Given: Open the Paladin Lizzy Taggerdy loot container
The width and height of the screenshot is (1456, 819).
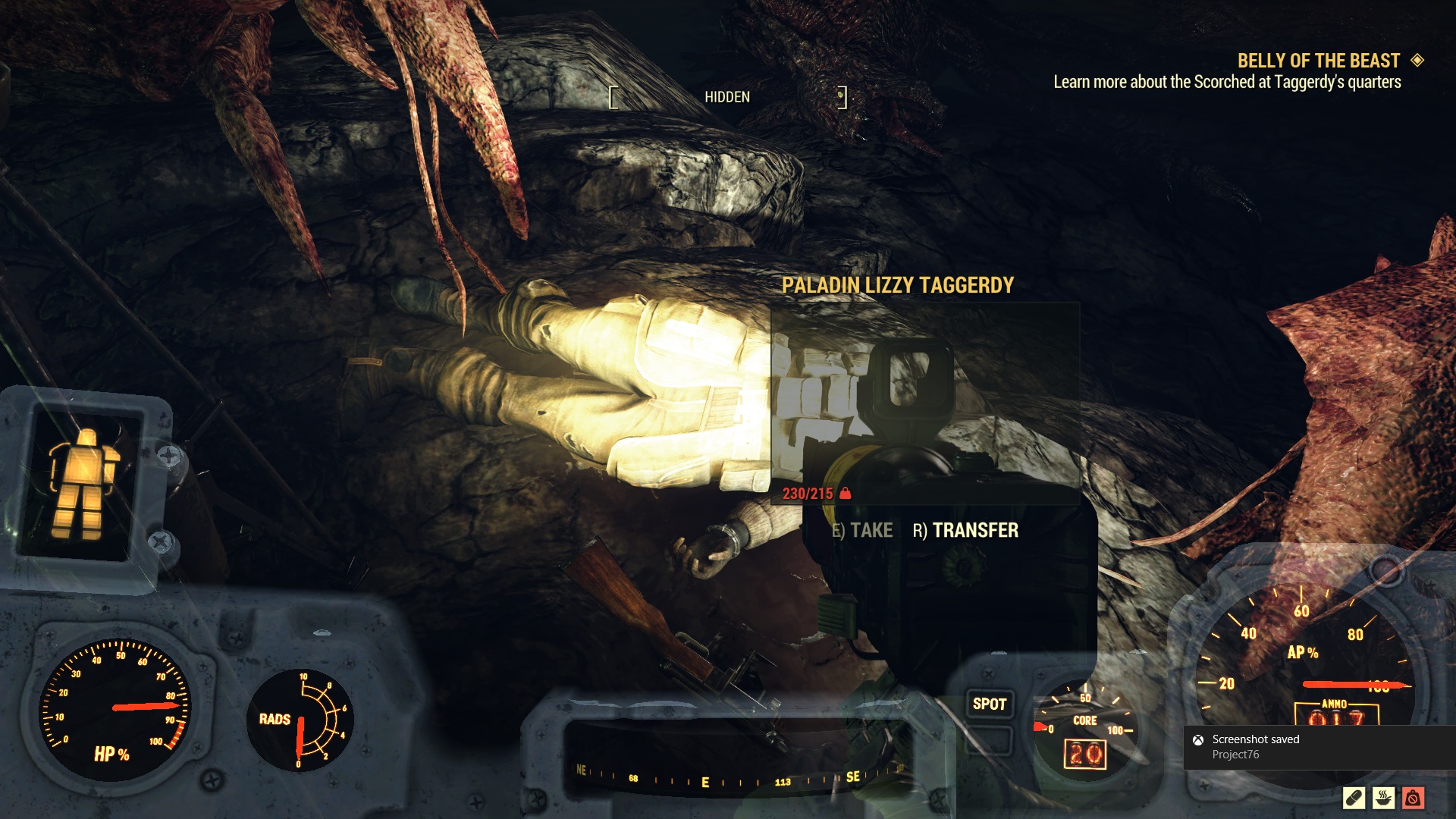Looking at the screenshot, I should pos(897,285).
